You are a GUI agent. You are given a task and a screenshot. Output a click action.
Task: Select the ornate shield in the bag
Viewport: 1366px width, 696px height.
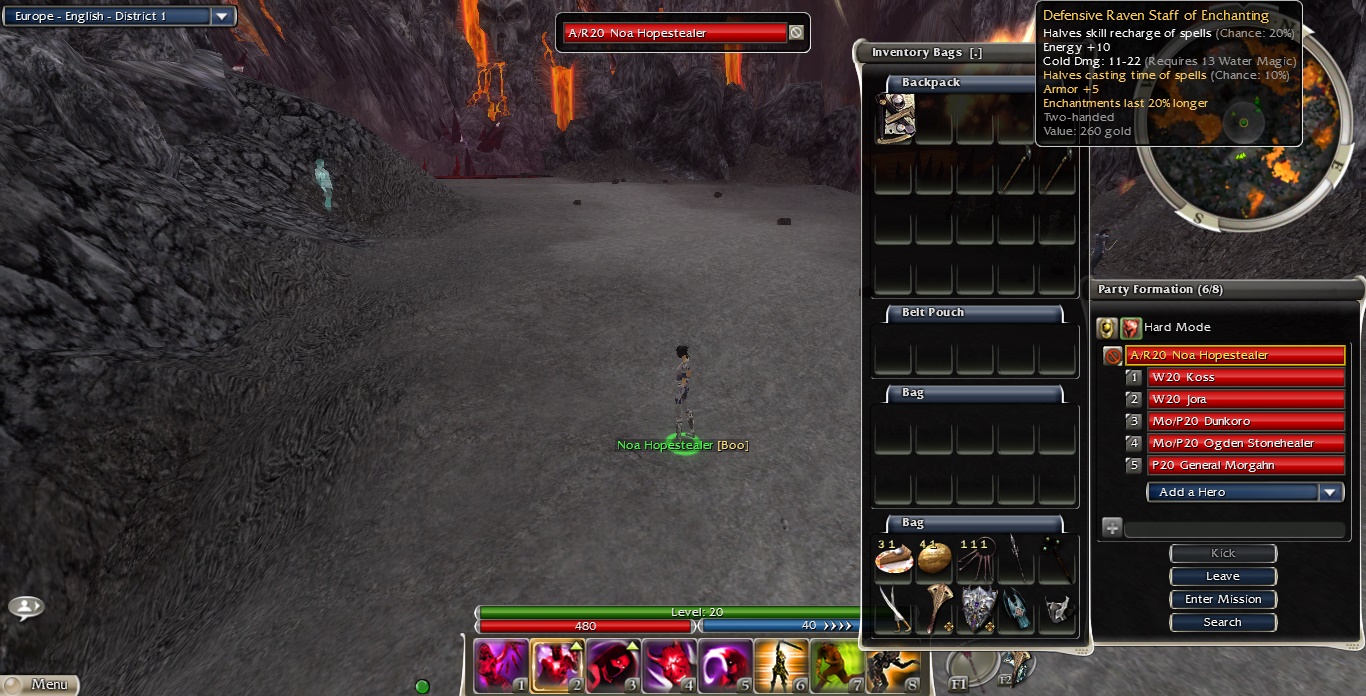pos(978,608)
